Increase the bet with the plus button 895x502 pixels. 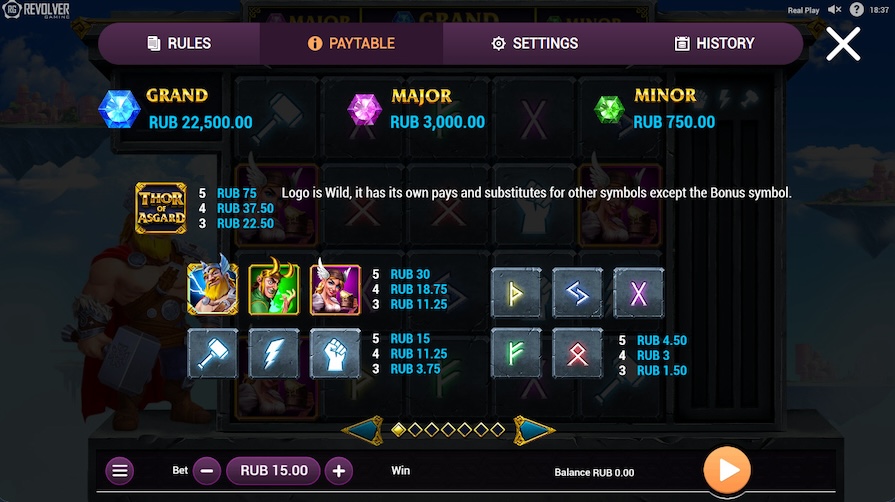[339, 471]
